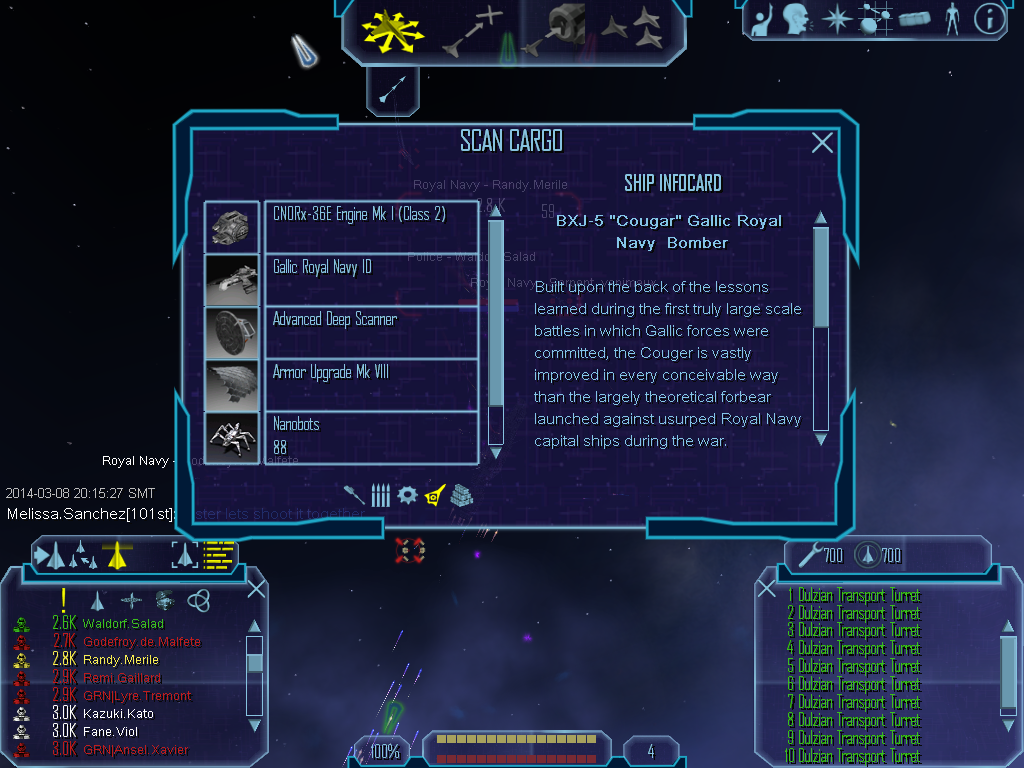This screenshot has width=1024, height=768.
Task: Close the contact list panel
Action: click(x=256, y=589)
